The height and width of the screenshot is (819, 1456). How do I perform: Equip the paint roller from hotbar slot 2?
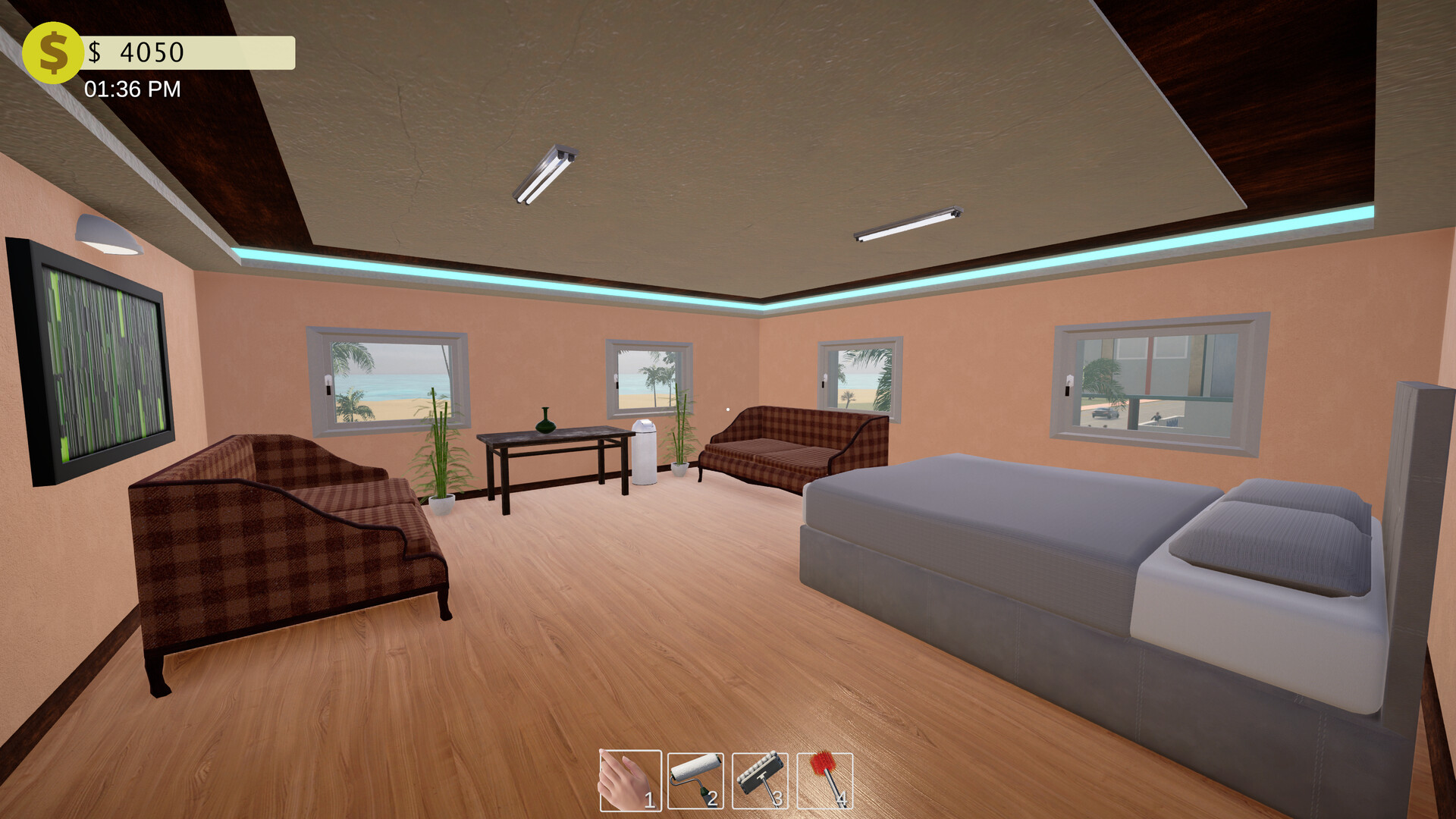(695, 781)
